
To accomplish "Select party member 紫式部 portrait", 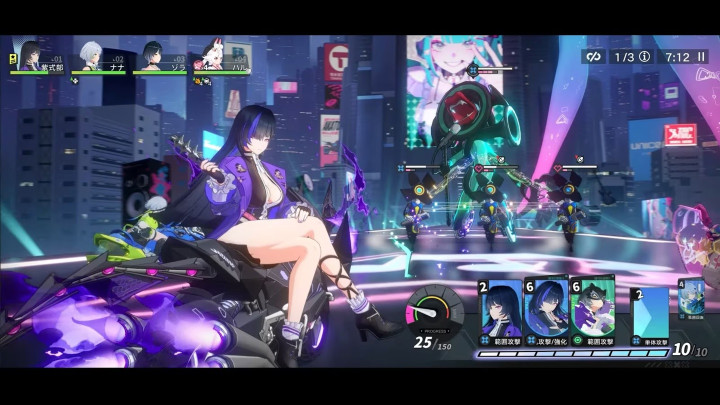I will point(30,54).
